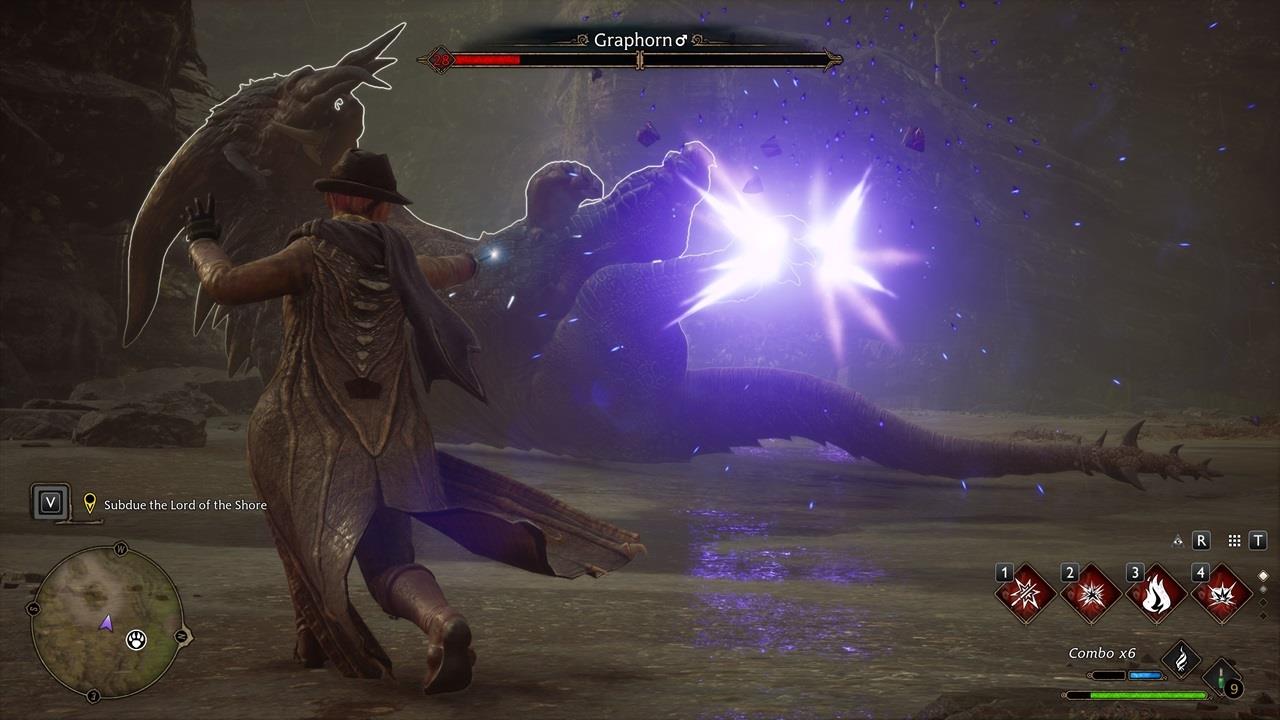Select Incendio in spell slot 3
This screenshot has width=1280, height=720.
(x=1155, y=596)
